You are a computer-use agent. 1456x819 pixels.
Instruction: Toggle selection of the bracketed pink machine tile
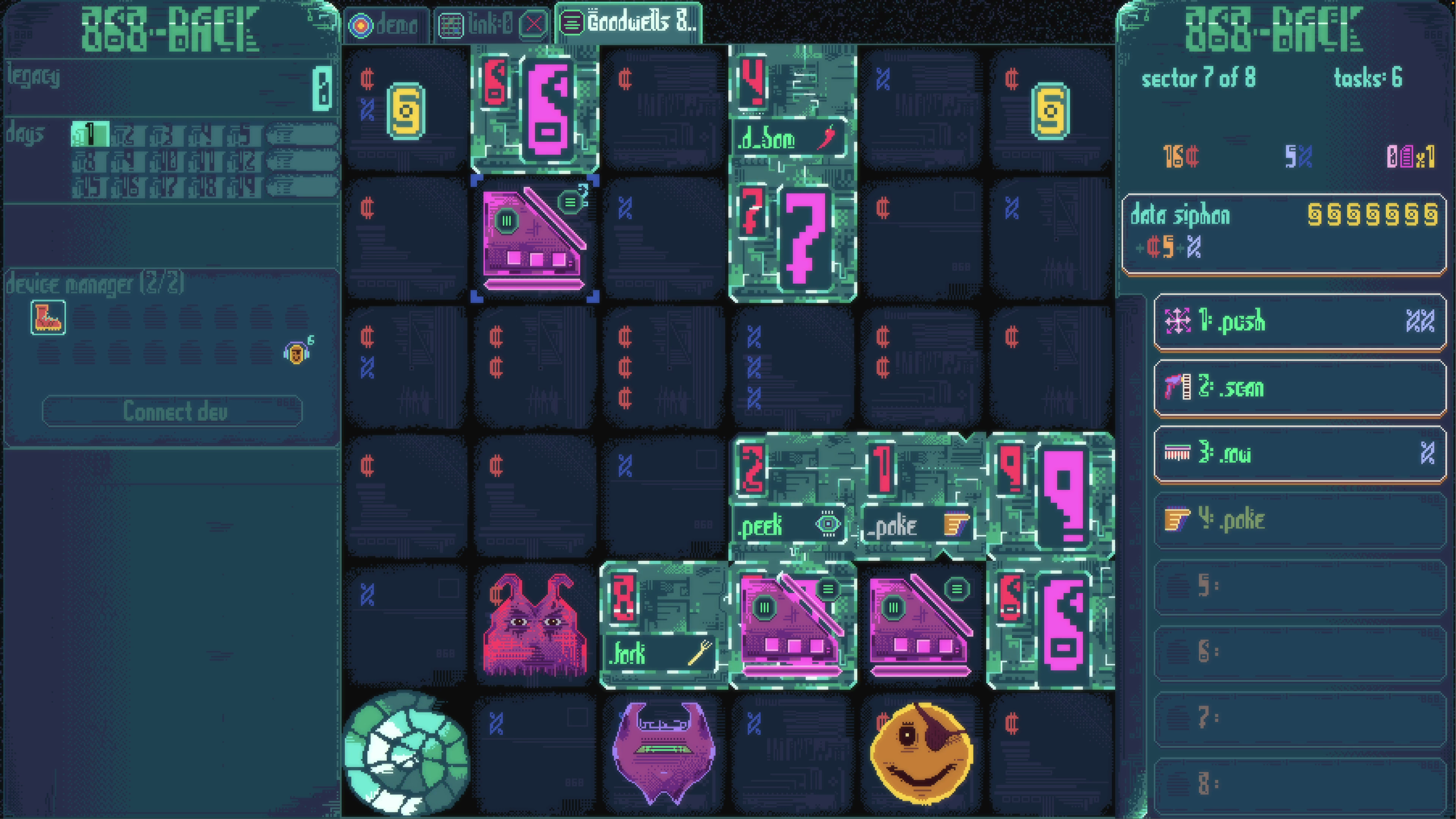[x=533, y=240]
